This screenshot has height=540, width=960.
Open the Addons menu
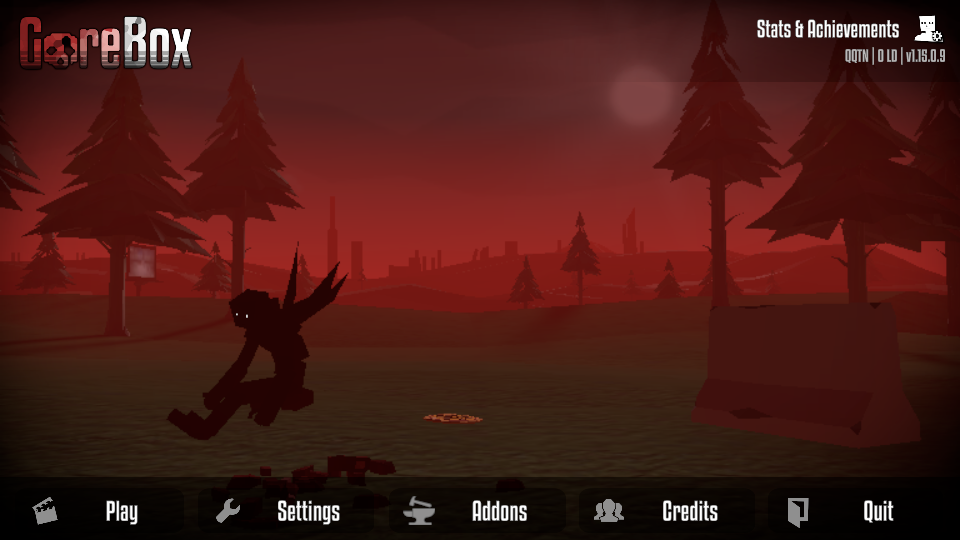click(x=499, y=512)
